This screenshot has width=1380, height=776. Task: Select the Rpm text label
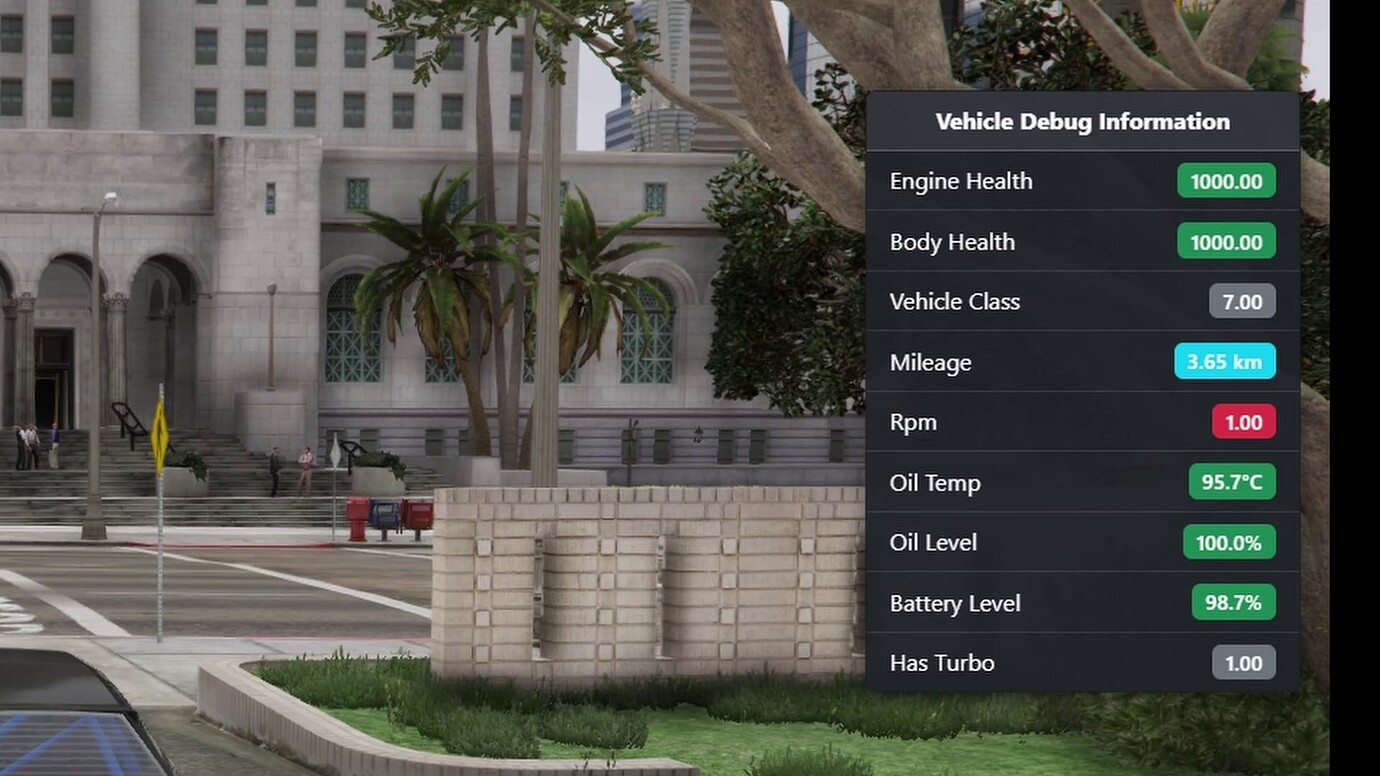tap(913, 422)
